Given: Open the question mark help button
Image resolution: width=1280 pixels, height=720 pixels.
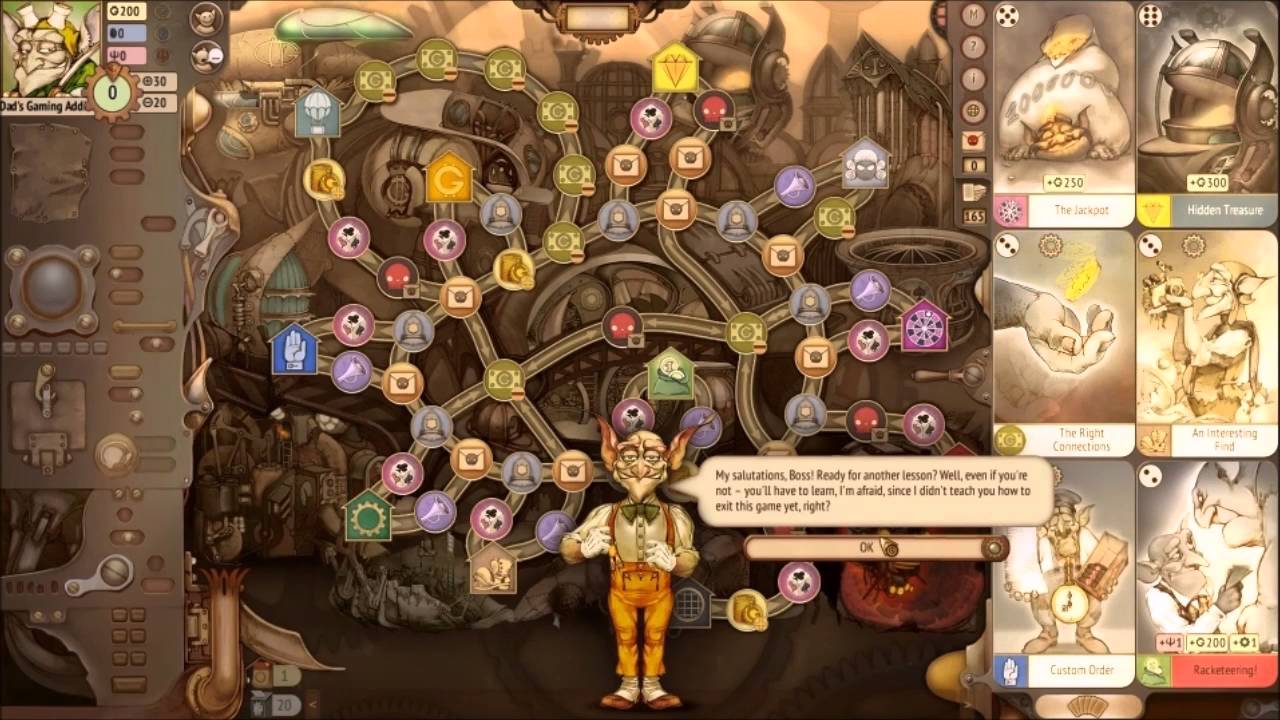Looking at the screenshot, I should coord(974,47).
